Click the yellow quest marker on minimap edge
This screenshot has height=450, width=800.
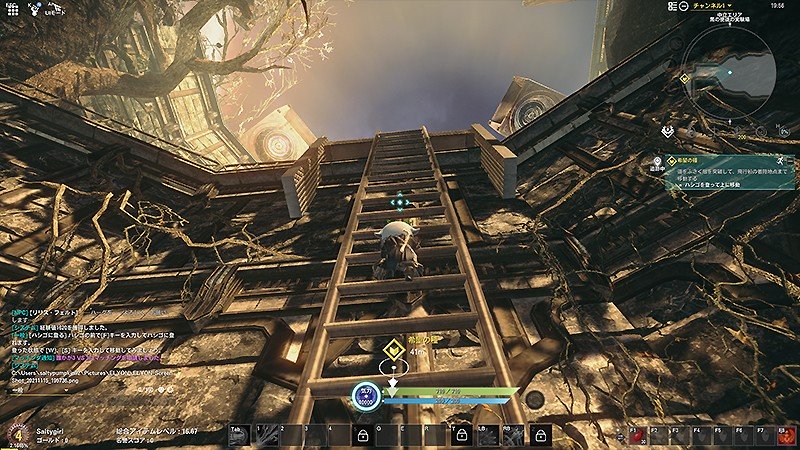(x=685, y=77)
